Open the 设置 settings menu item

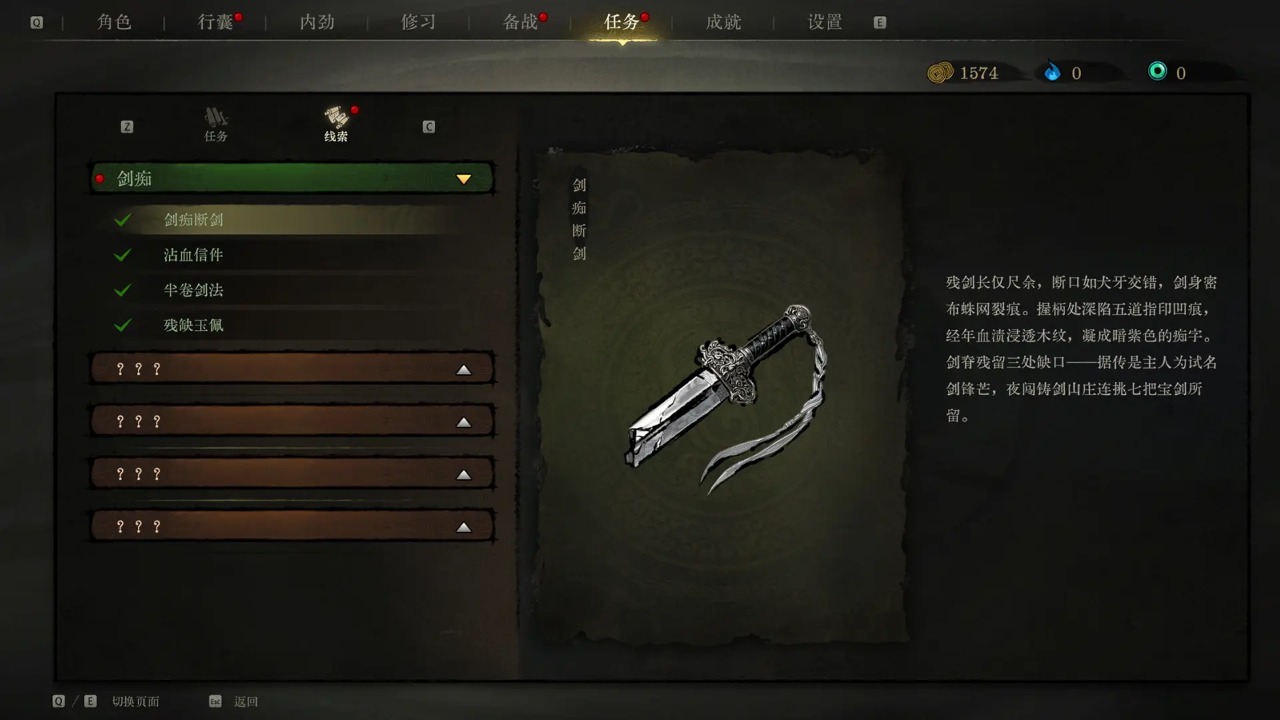click(822, 22)
